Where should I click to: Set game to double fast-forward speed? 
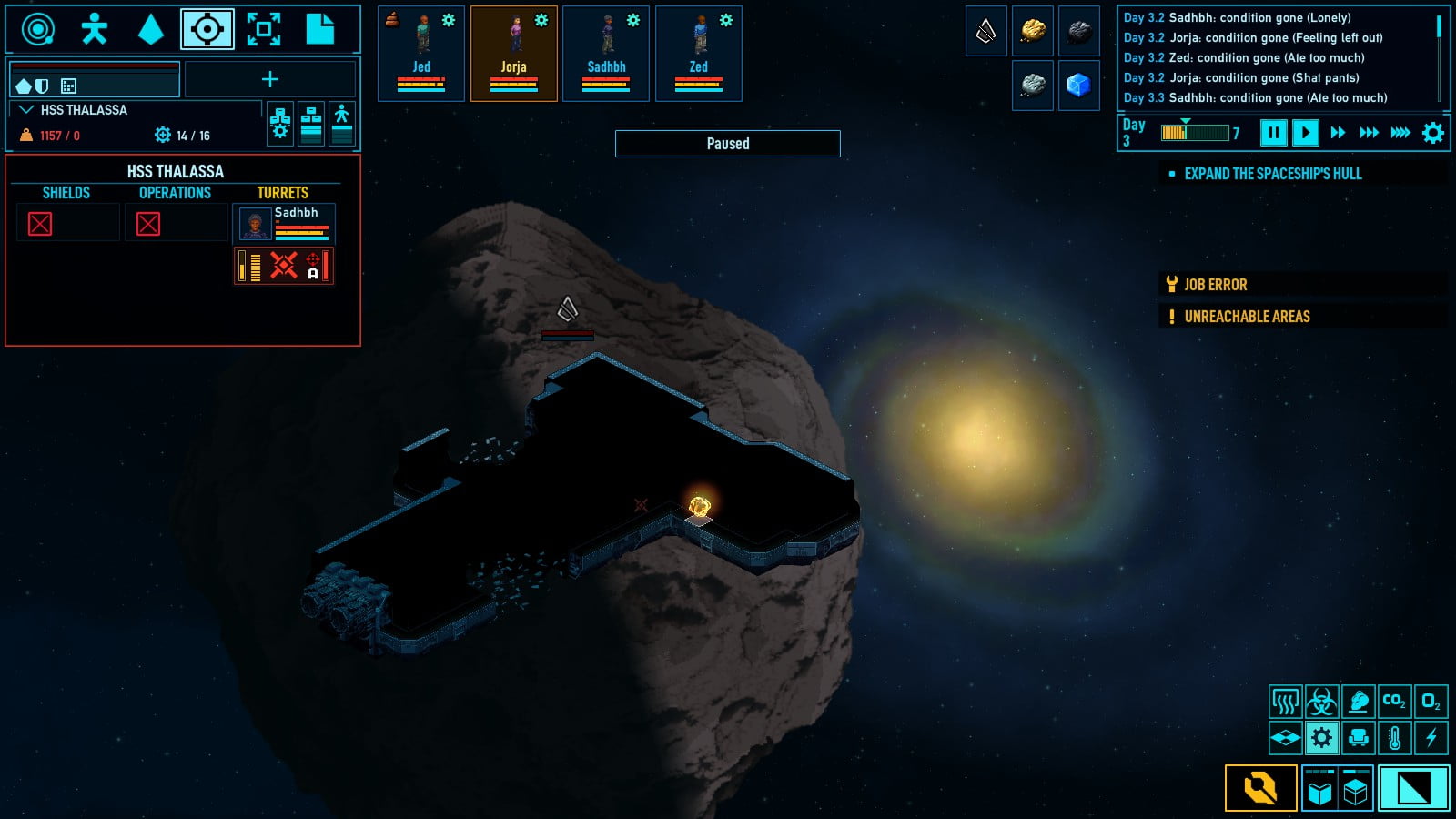(x=1338, y=133)
